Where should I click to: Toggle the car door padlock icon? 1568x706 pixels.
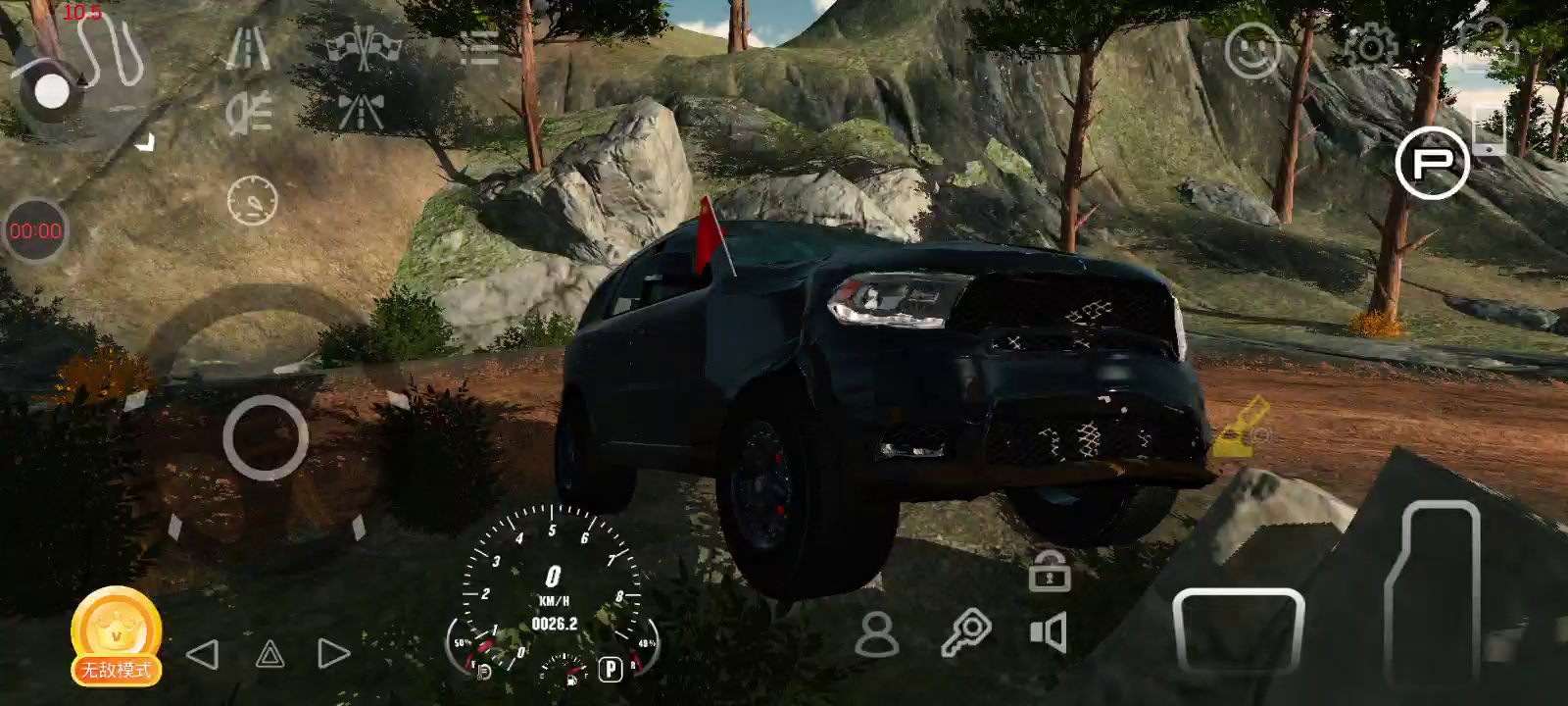pyautogui.click(x=1049, y=571)
